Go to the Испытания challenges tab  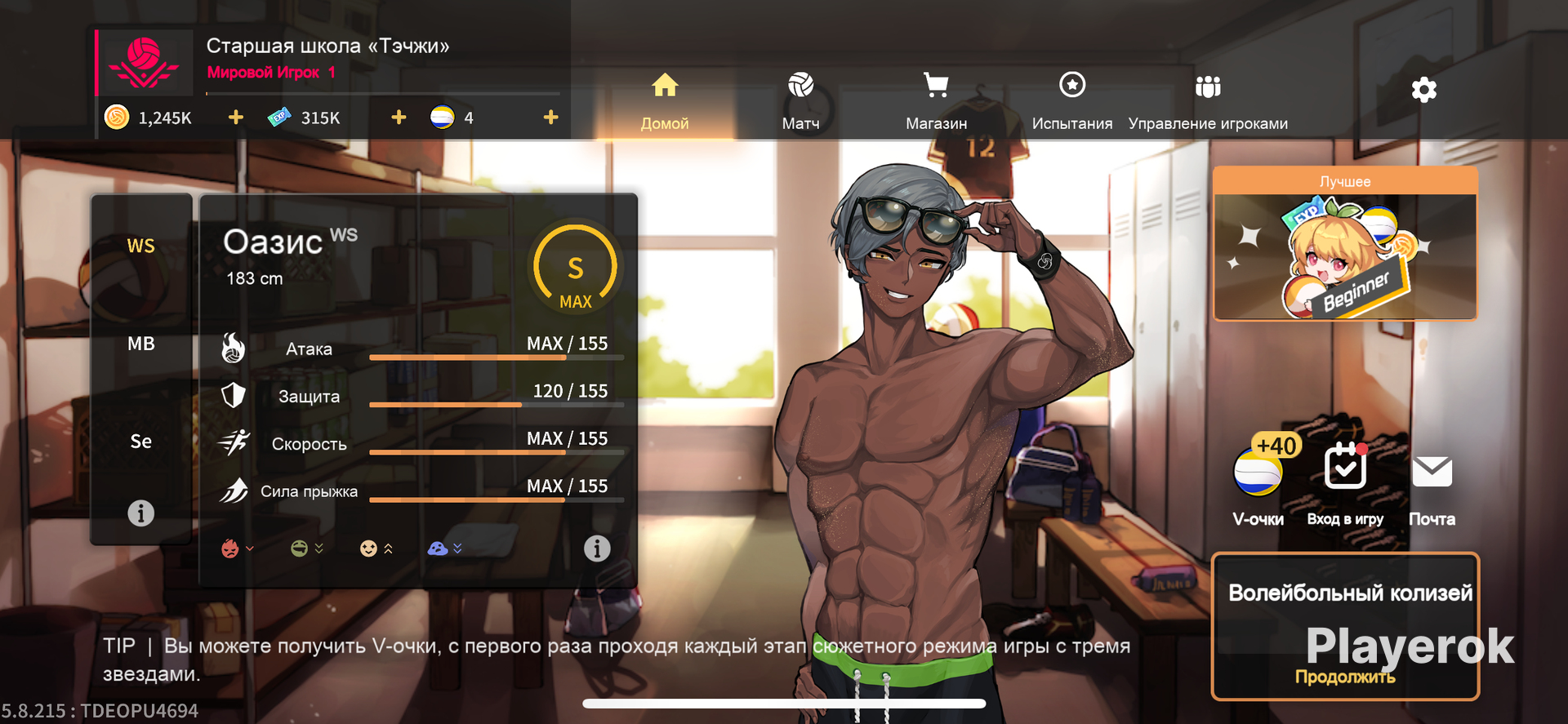1071,101
